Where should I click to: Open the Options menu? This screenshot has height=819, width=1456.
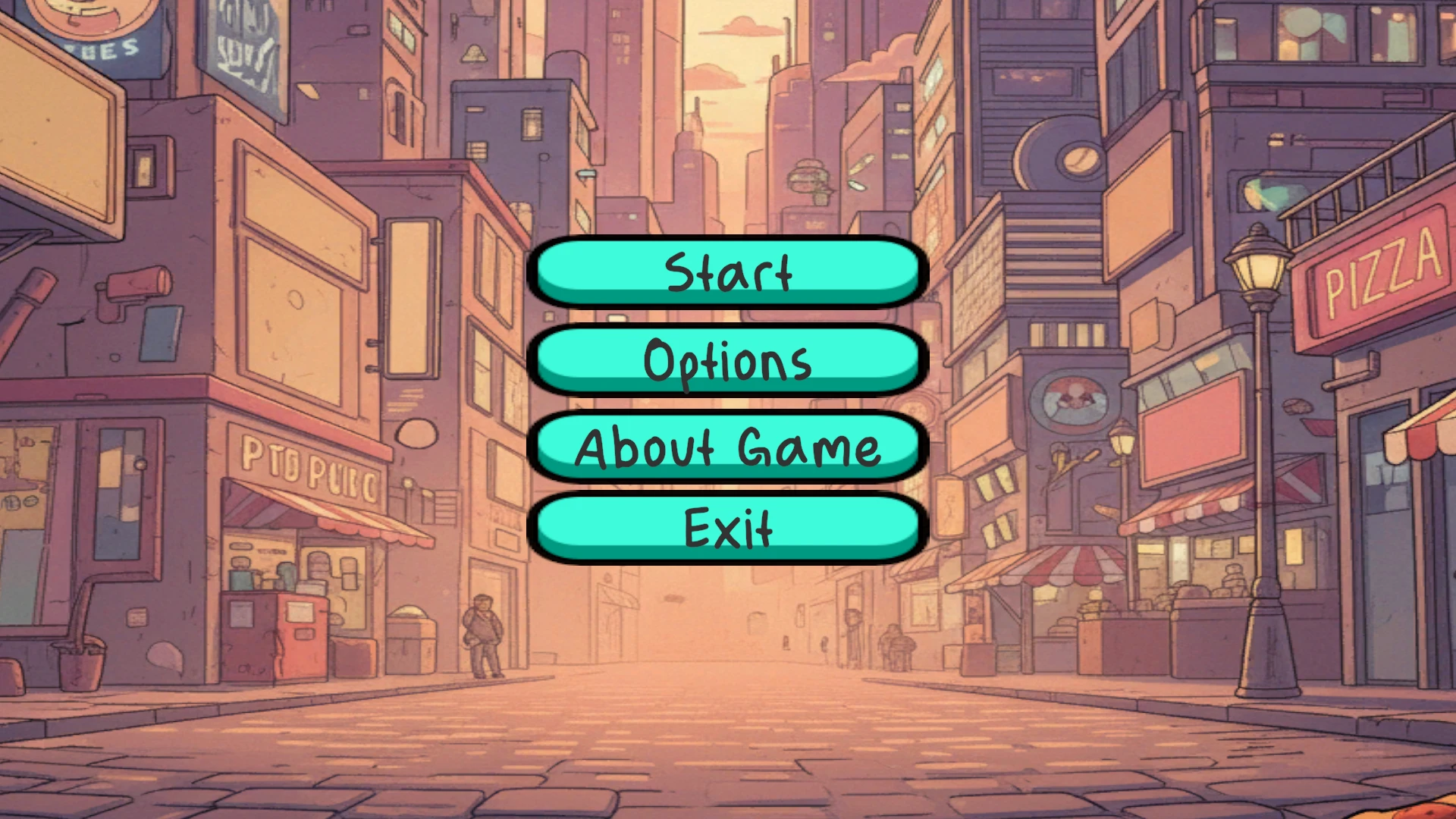coord(726,361)
